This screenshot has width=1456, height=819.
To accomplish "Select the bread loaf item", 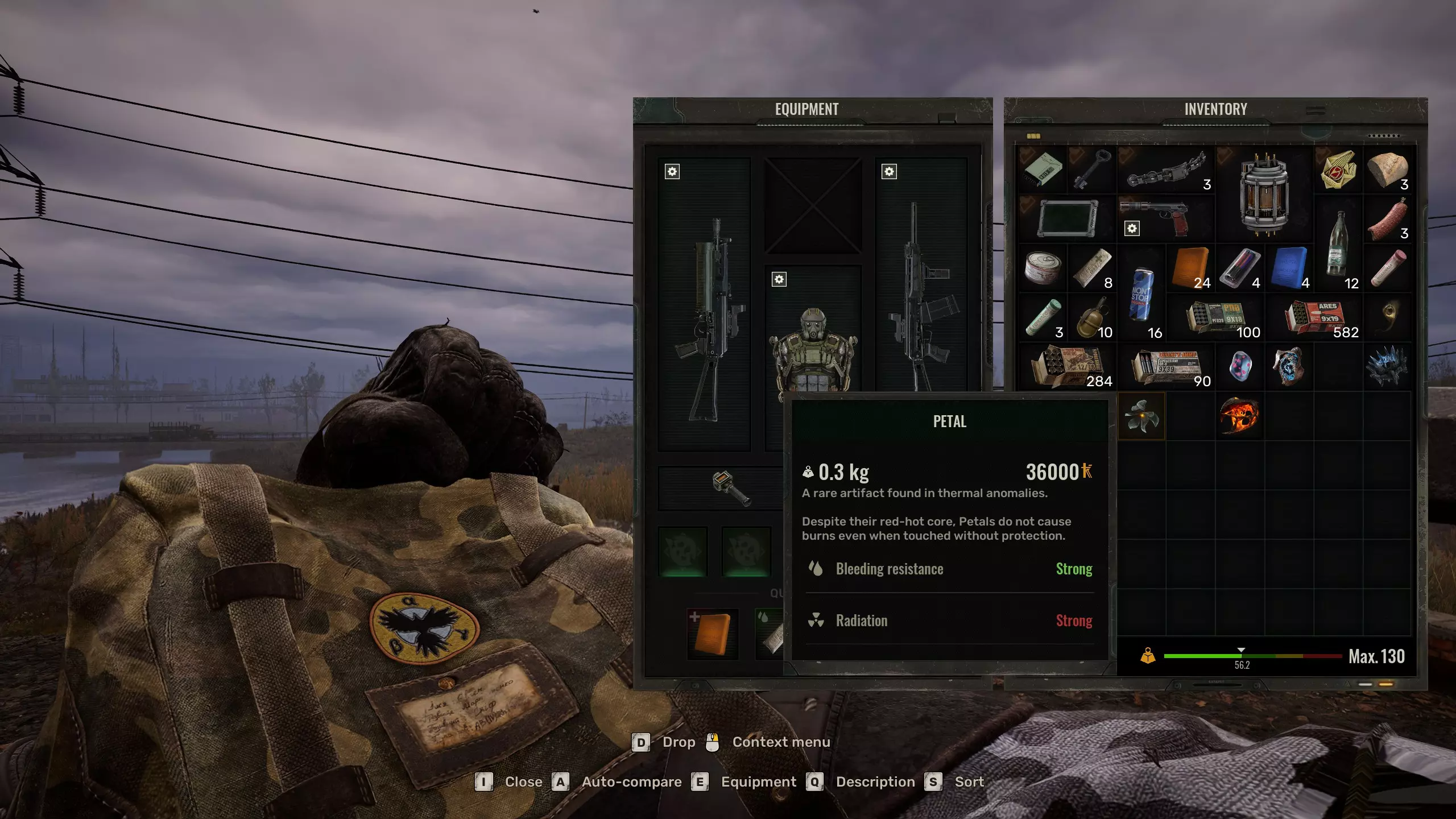I will (x=1387, y=169).
